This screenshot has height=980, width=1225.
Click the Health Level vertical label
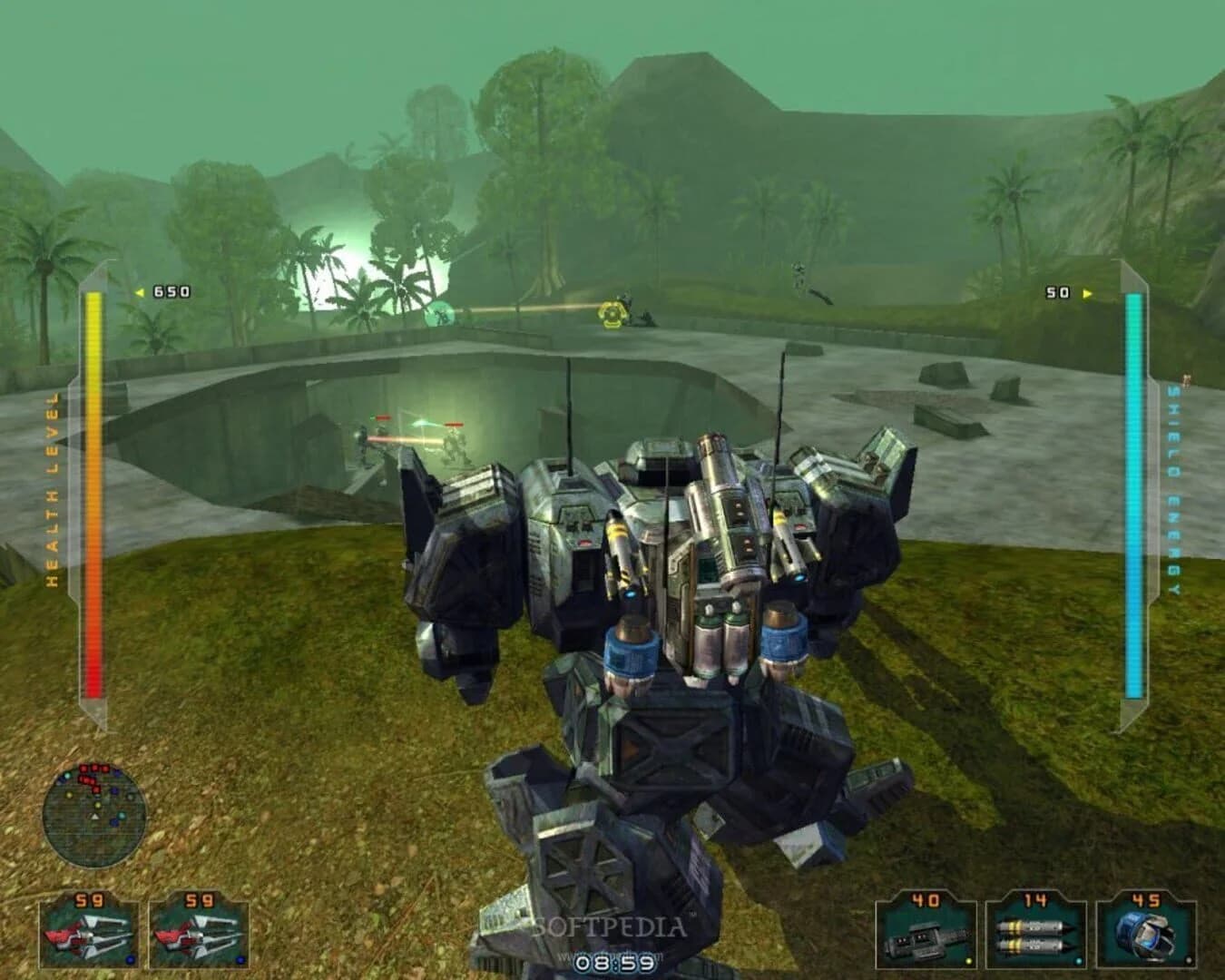54,481
